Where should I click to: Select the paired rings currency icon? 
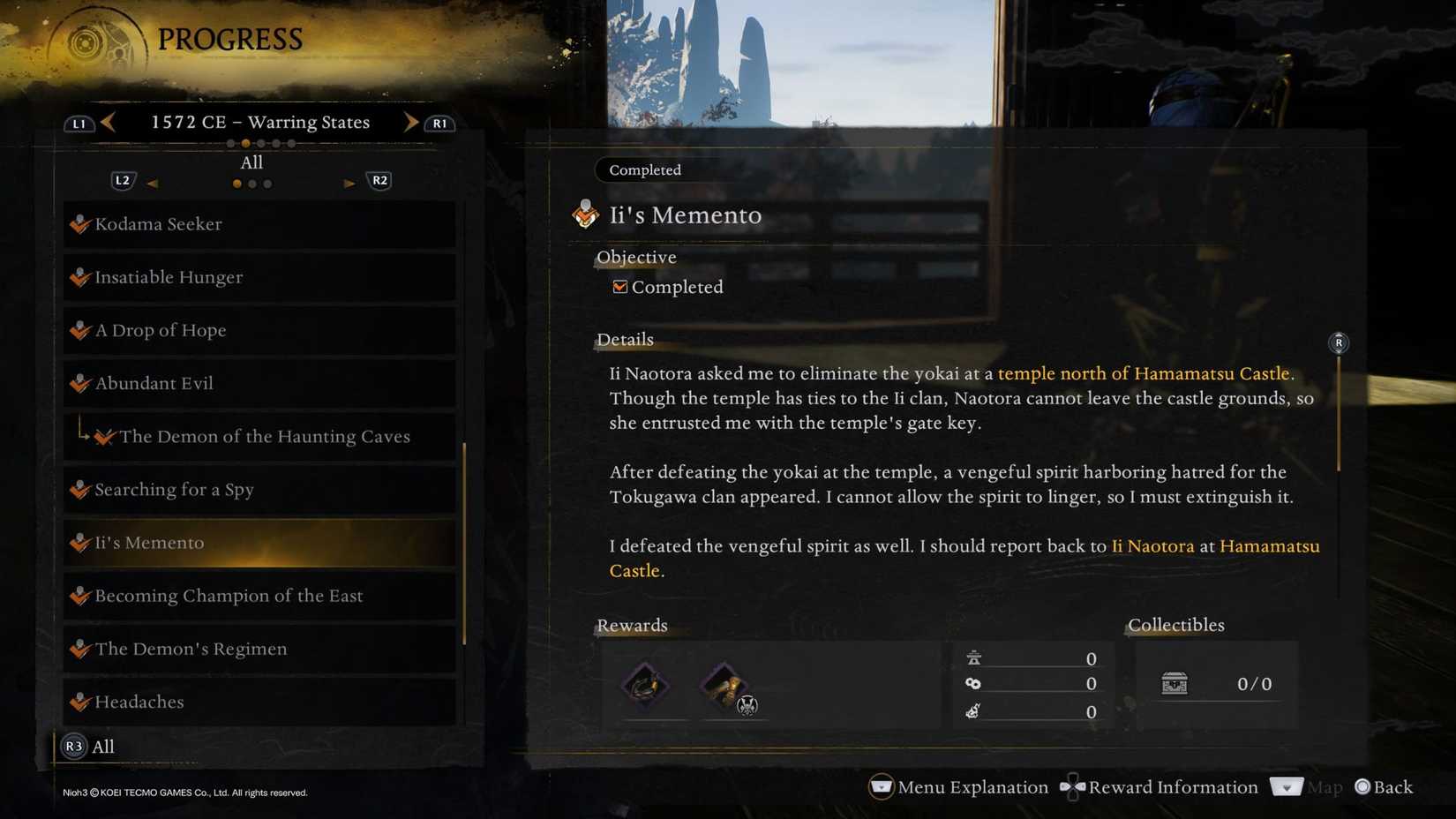click(972, 683)
